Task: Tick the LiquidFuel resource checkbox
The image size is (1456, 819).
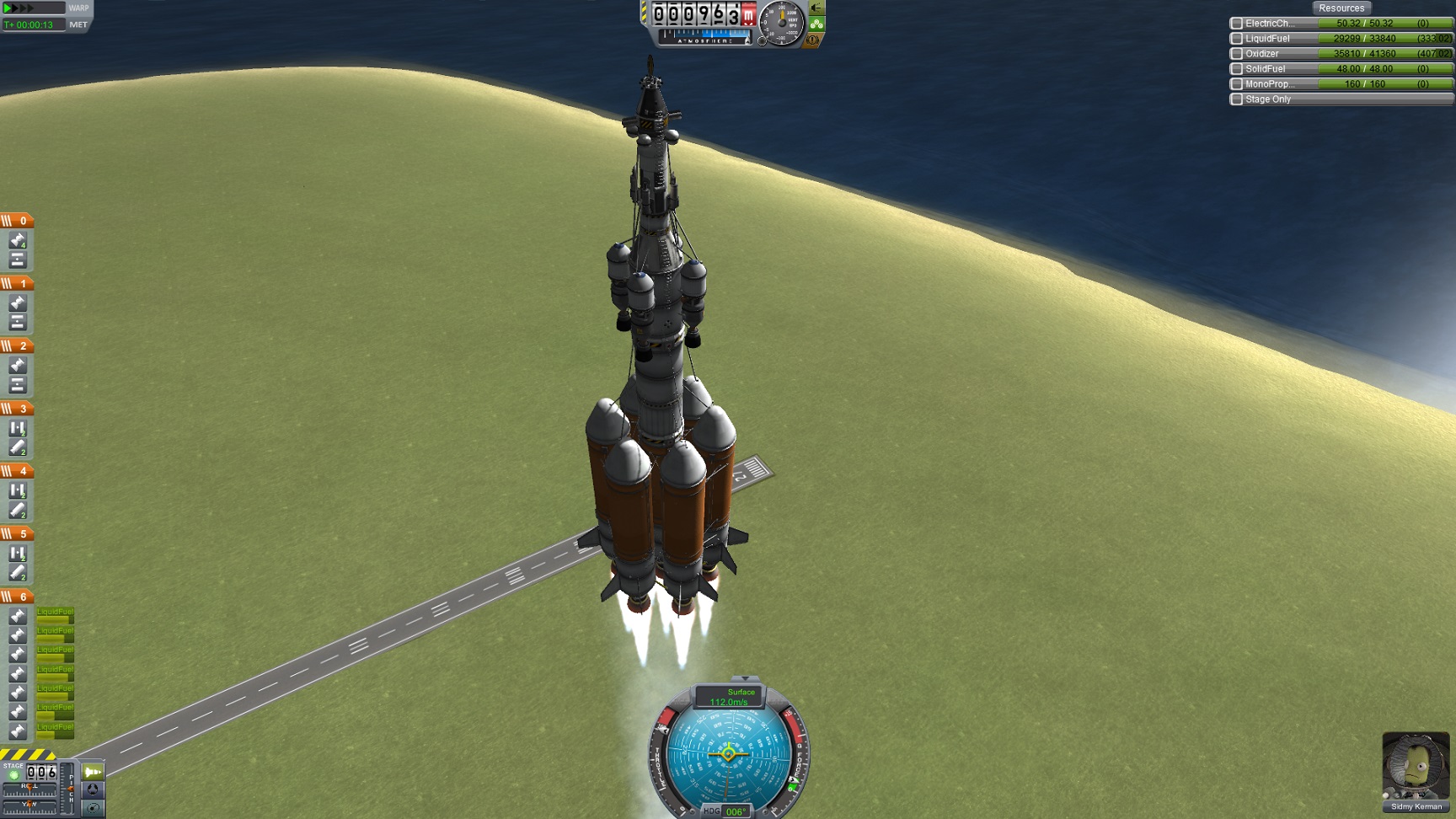Action: (x=1236, y=39)
